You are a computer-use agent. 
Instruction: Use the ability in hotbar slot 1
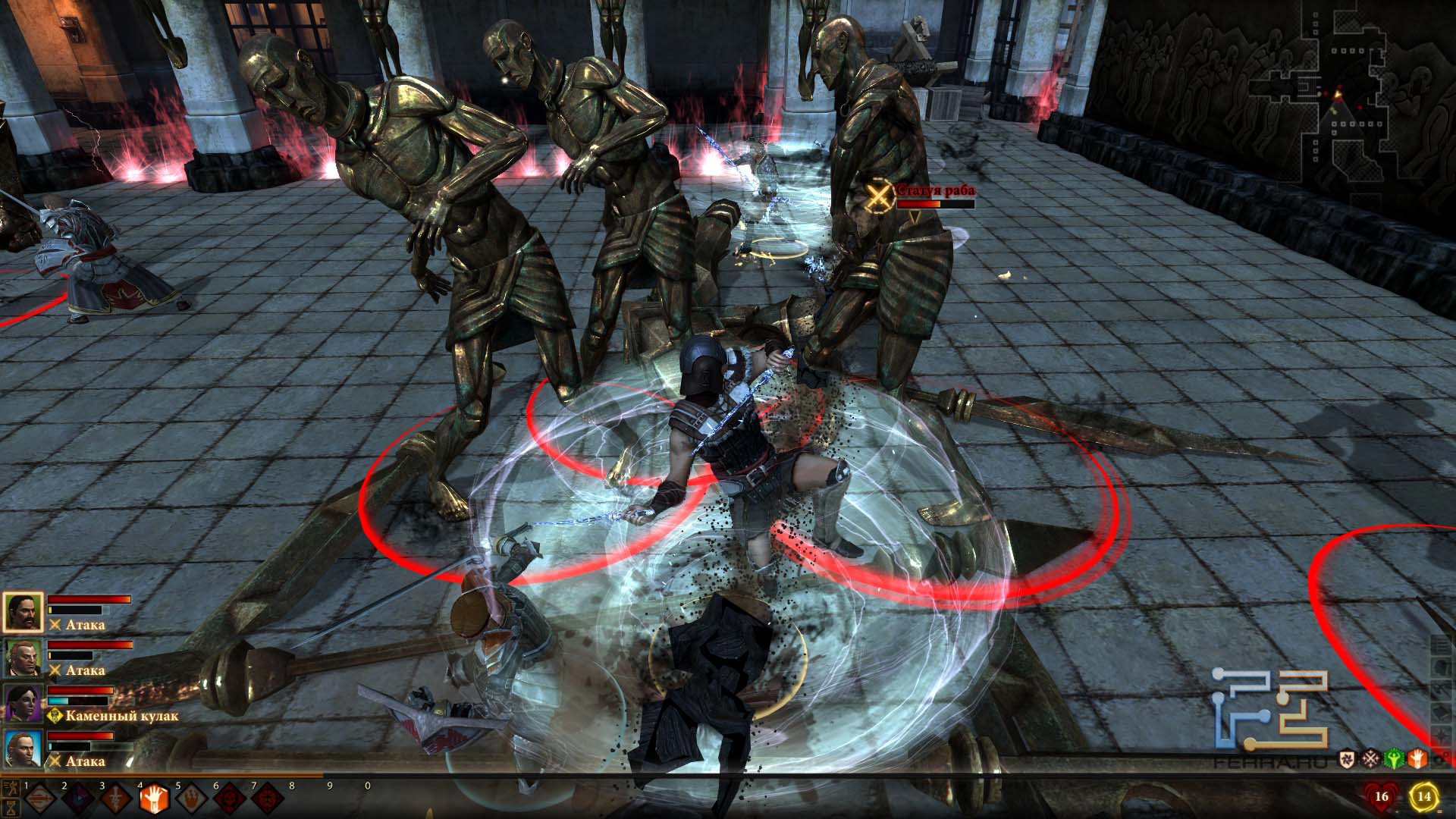click(40, 799)
